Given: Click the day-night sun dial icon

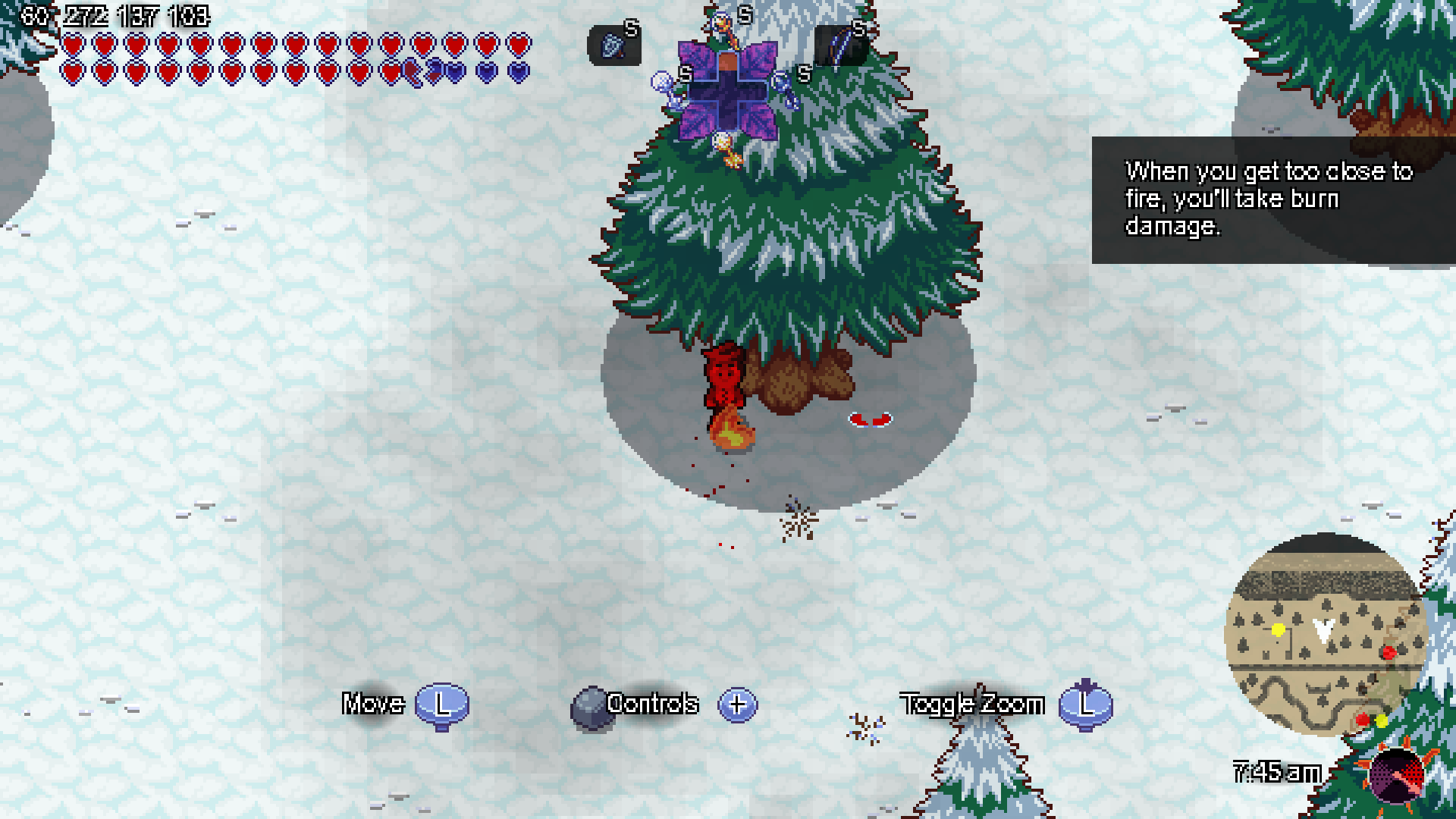Looking at the screenshot, I should tap(1398, 774).
